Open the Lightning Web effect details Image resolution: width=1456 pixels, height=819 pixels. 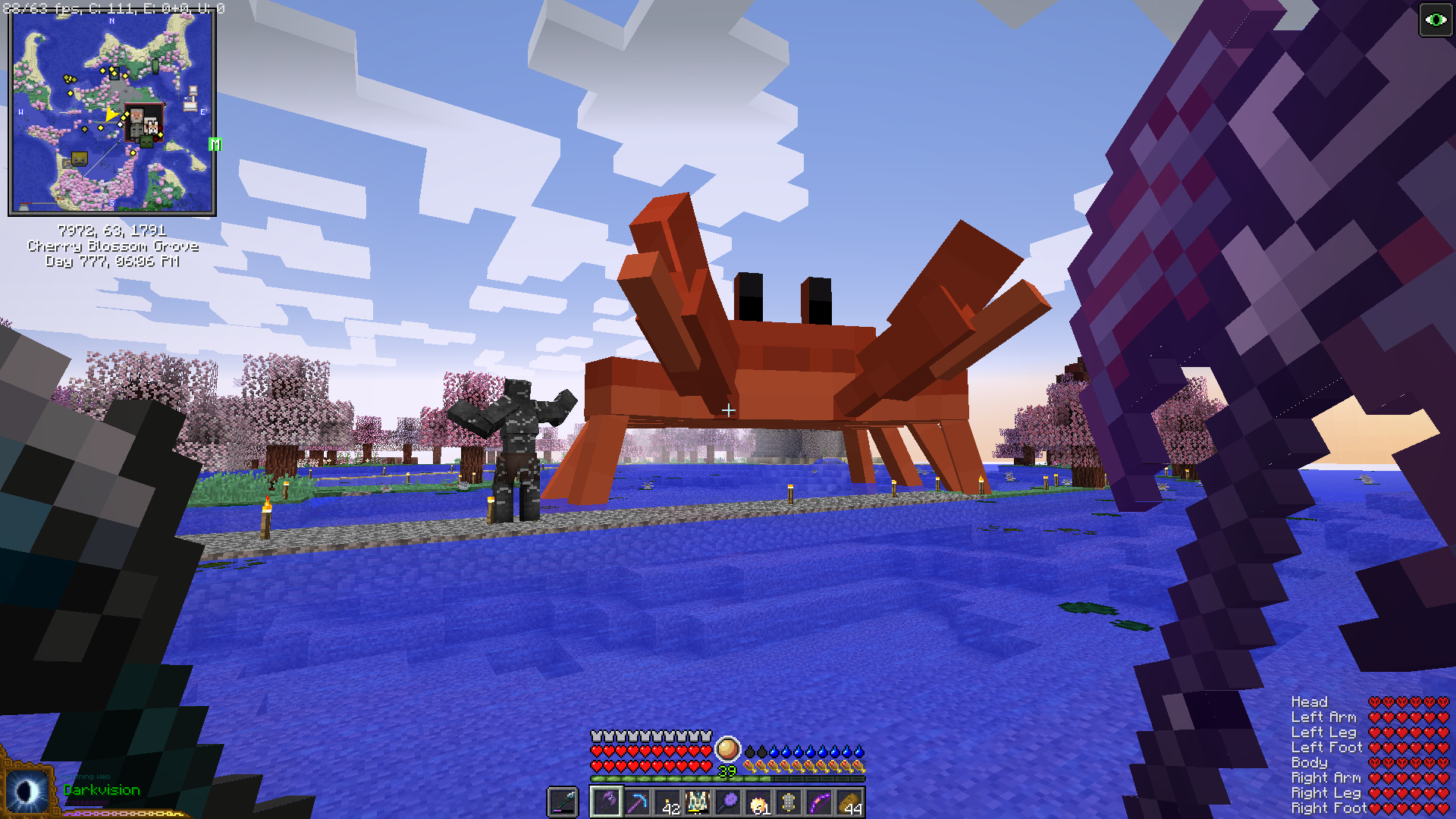(85, 776)
